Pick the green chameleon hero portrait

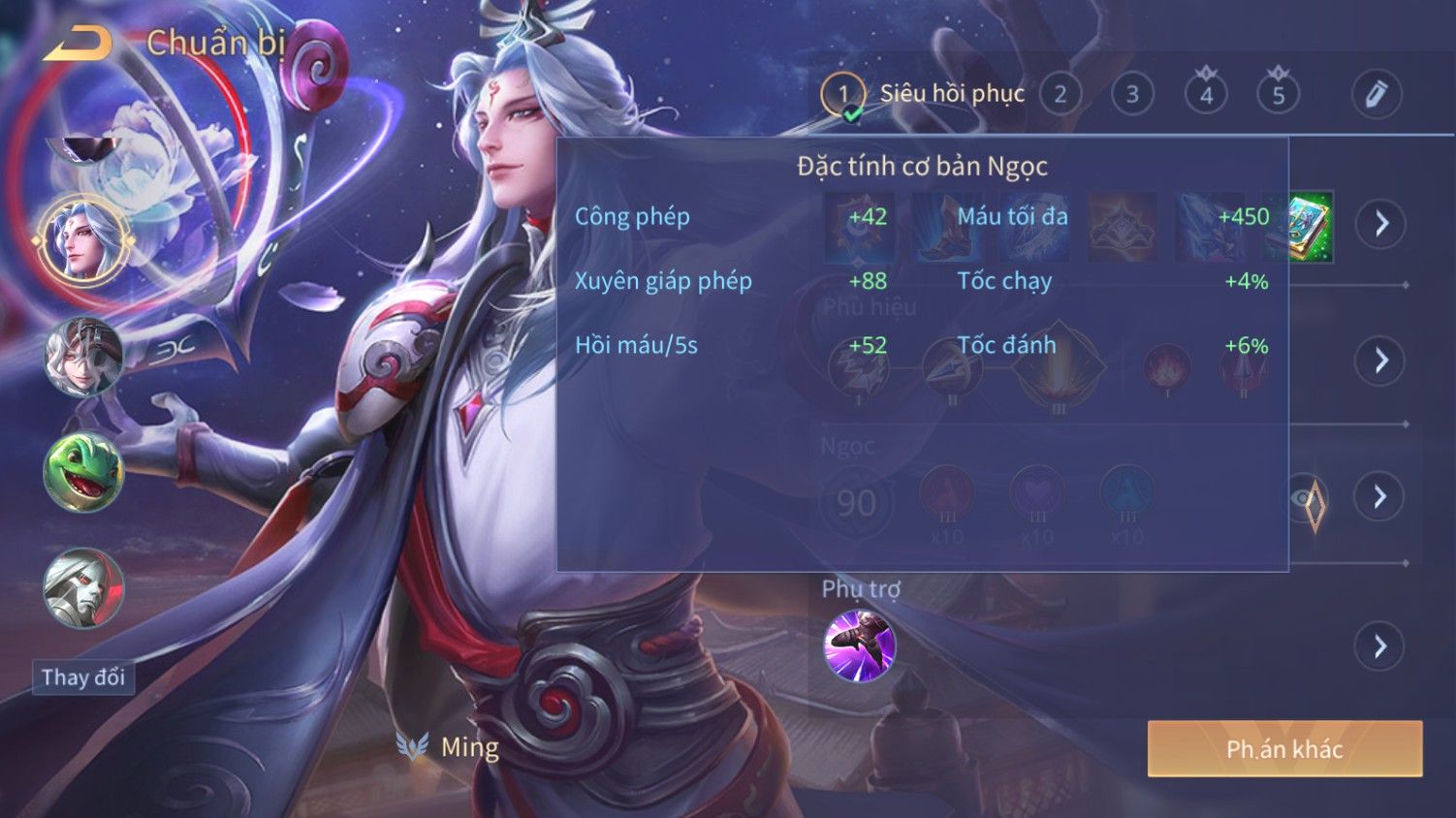(83, 473)
